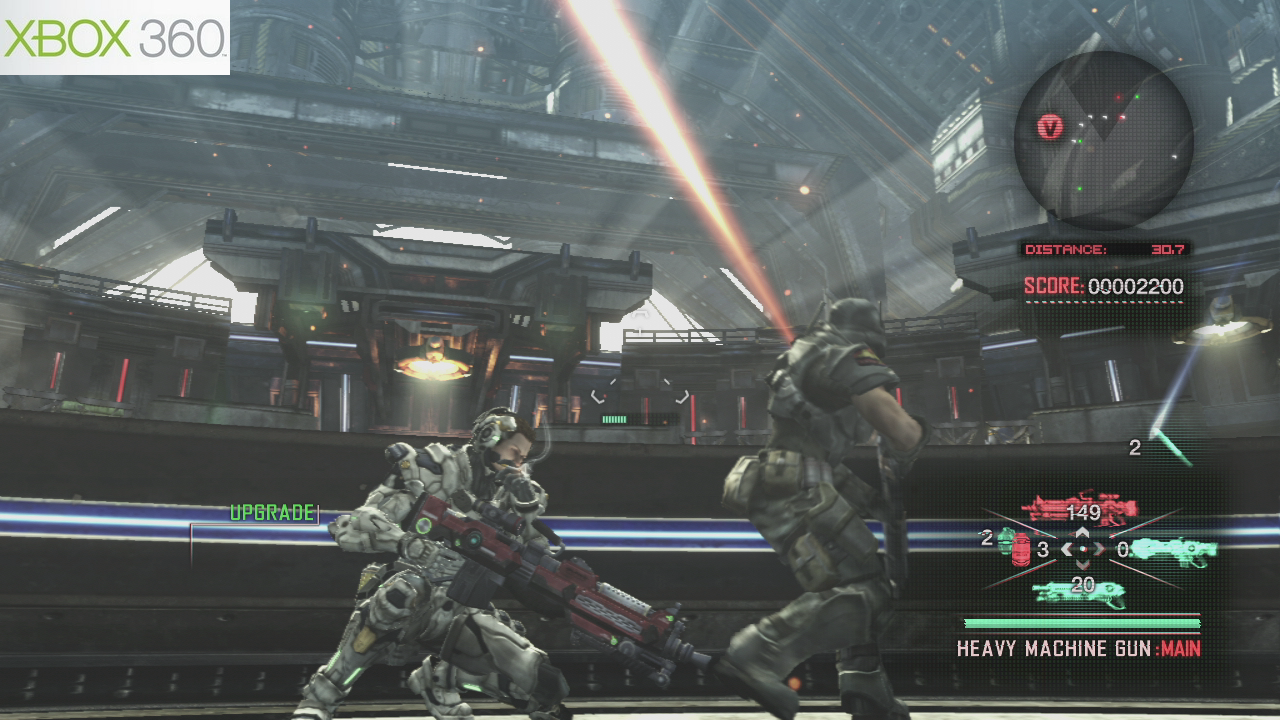The height and width of the screenshot is (720, 1280).
Task: Equip the green weapon with 20 ammo
Action: [1079, 592]
